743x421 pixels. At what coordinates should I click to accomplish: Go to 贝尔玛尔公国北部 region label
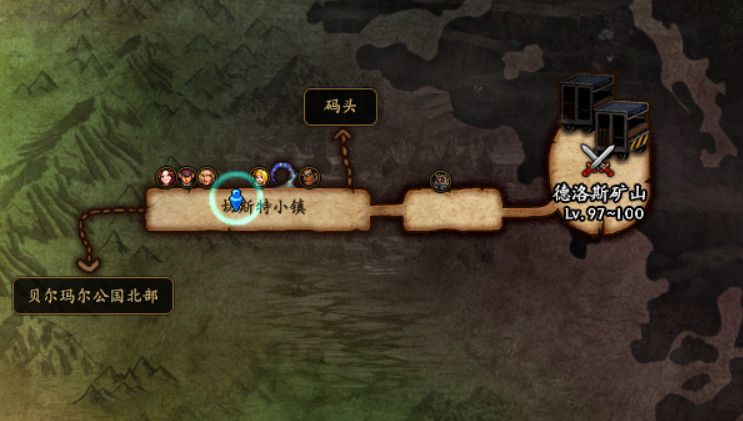coord(94,295)
